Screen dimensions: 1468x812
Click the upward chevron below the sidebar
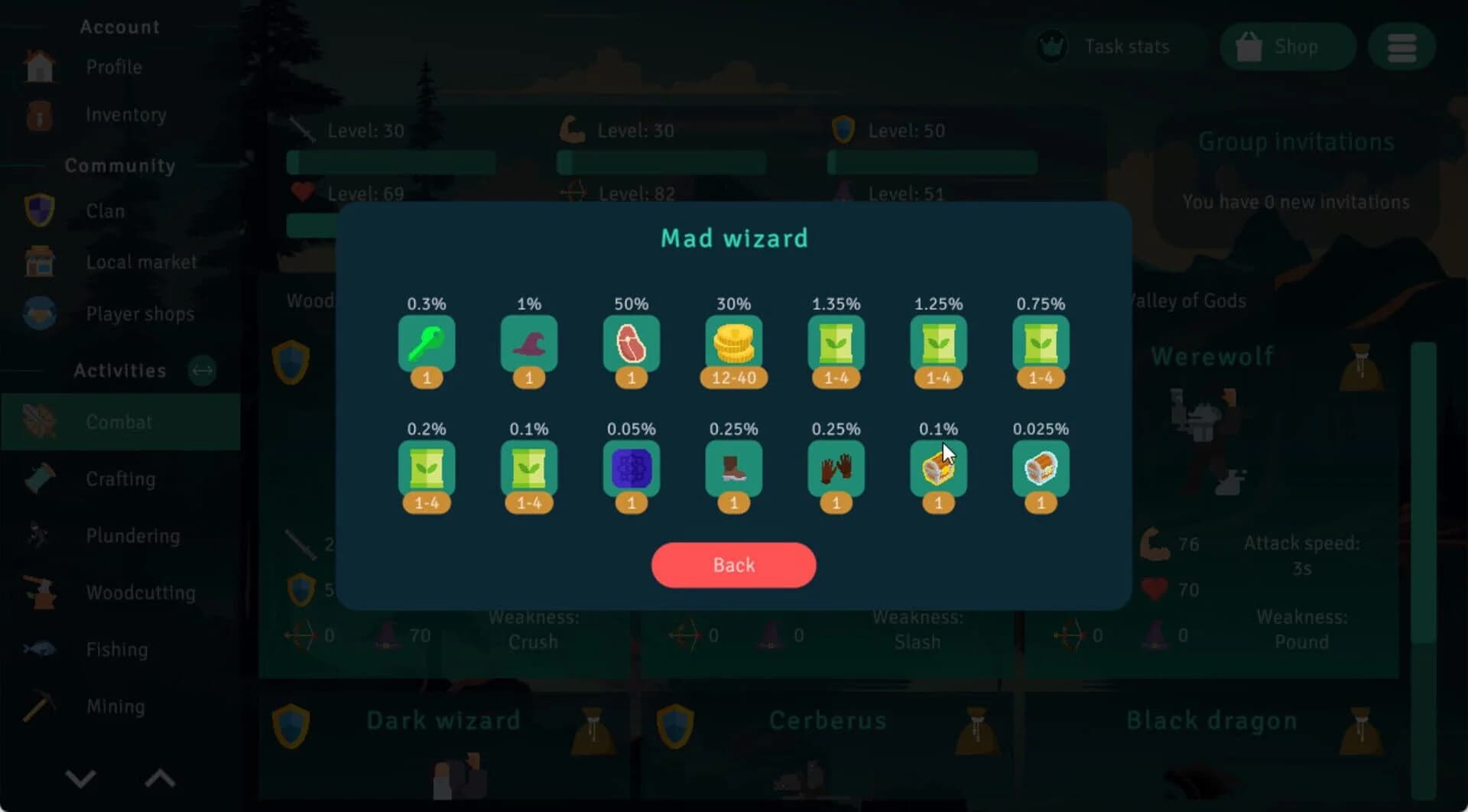tap(160, 778)
